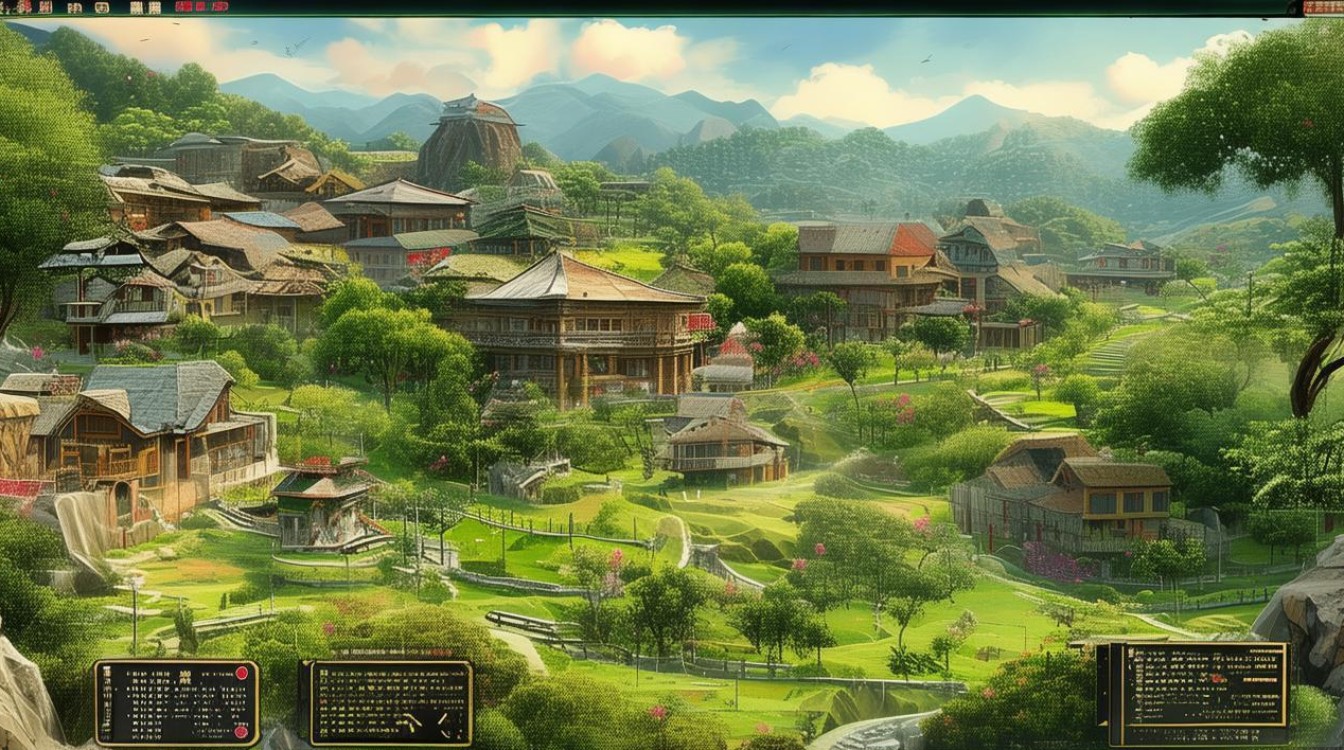Click the paired-figures icon on the top toolbar

[x=73, y=8]
